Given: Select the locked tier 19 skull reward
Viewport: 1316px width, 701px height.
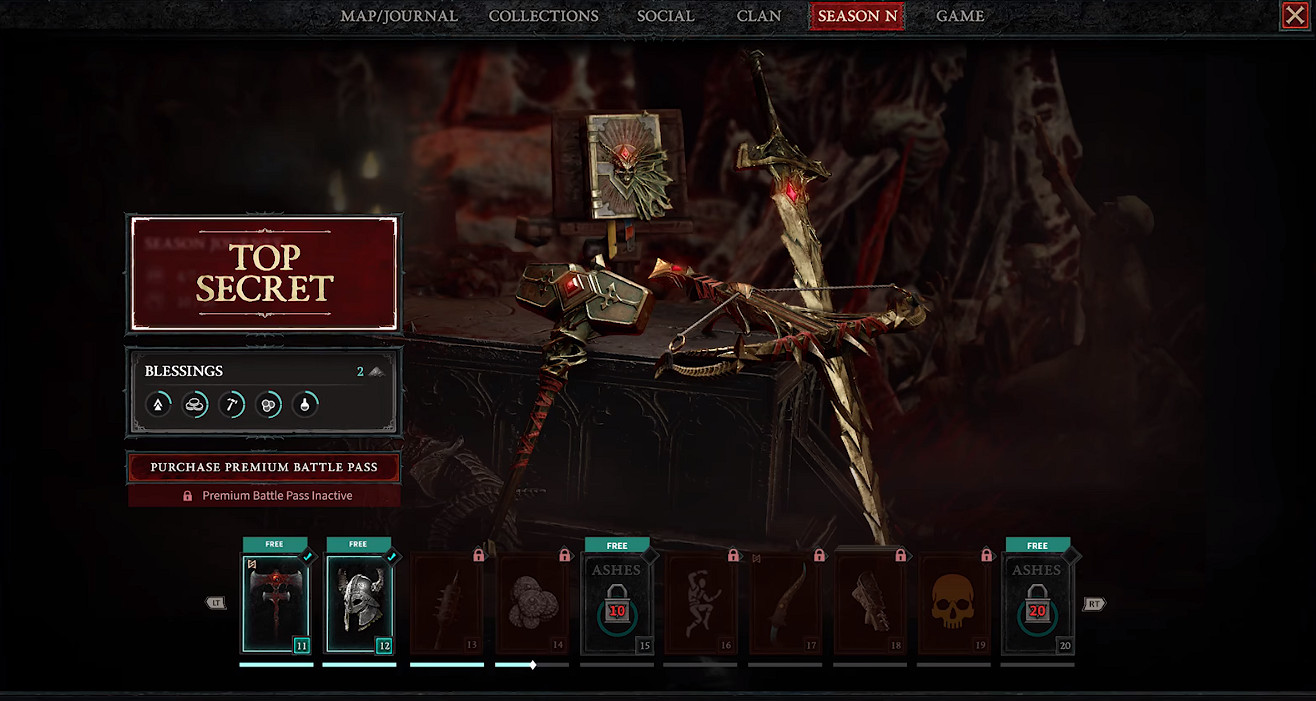Looking at the screenshot, I should pos(954,602).
